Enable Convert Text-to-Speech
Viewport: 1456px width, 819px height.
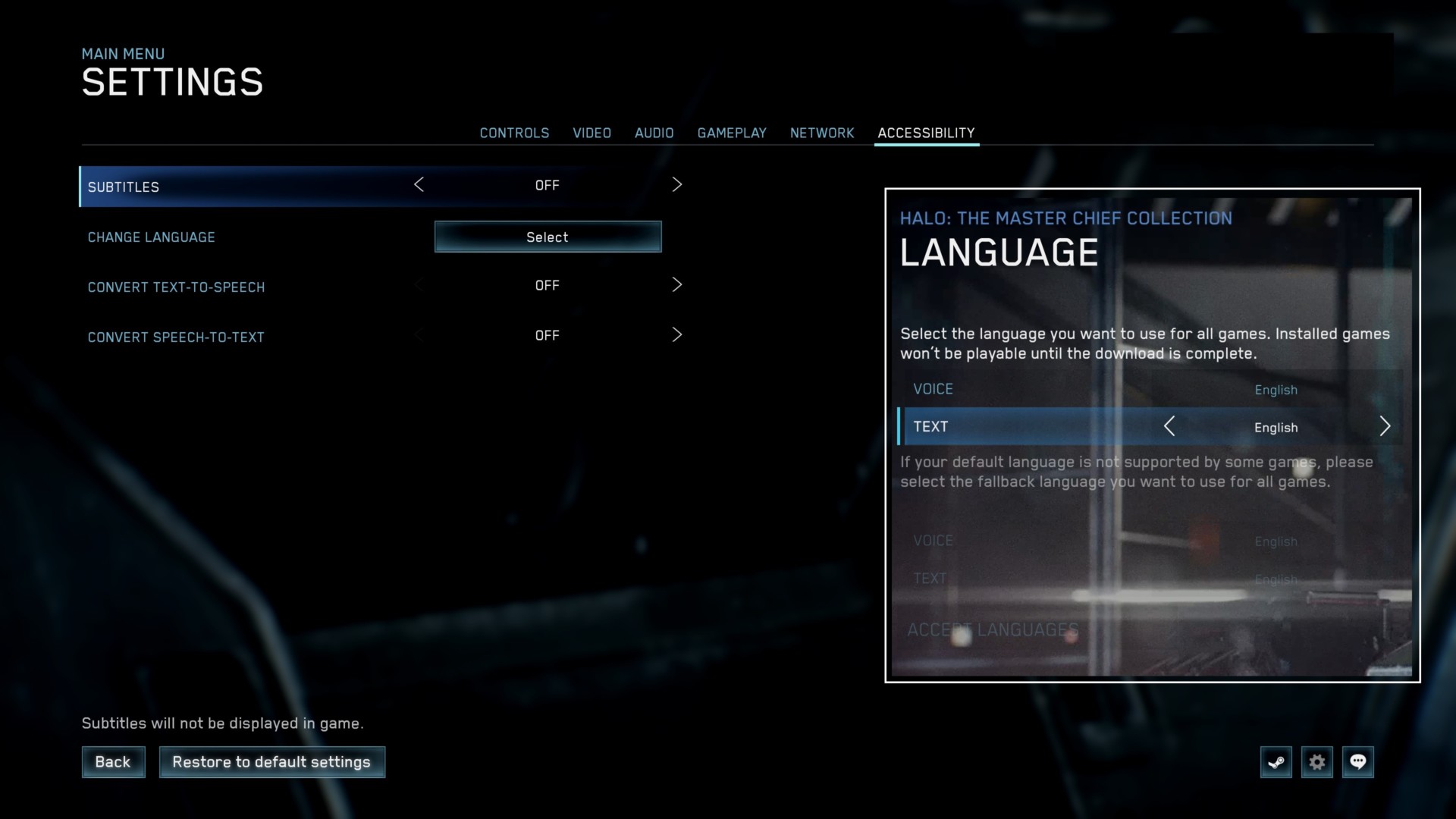pyautogui.click(x=677, y=285)
